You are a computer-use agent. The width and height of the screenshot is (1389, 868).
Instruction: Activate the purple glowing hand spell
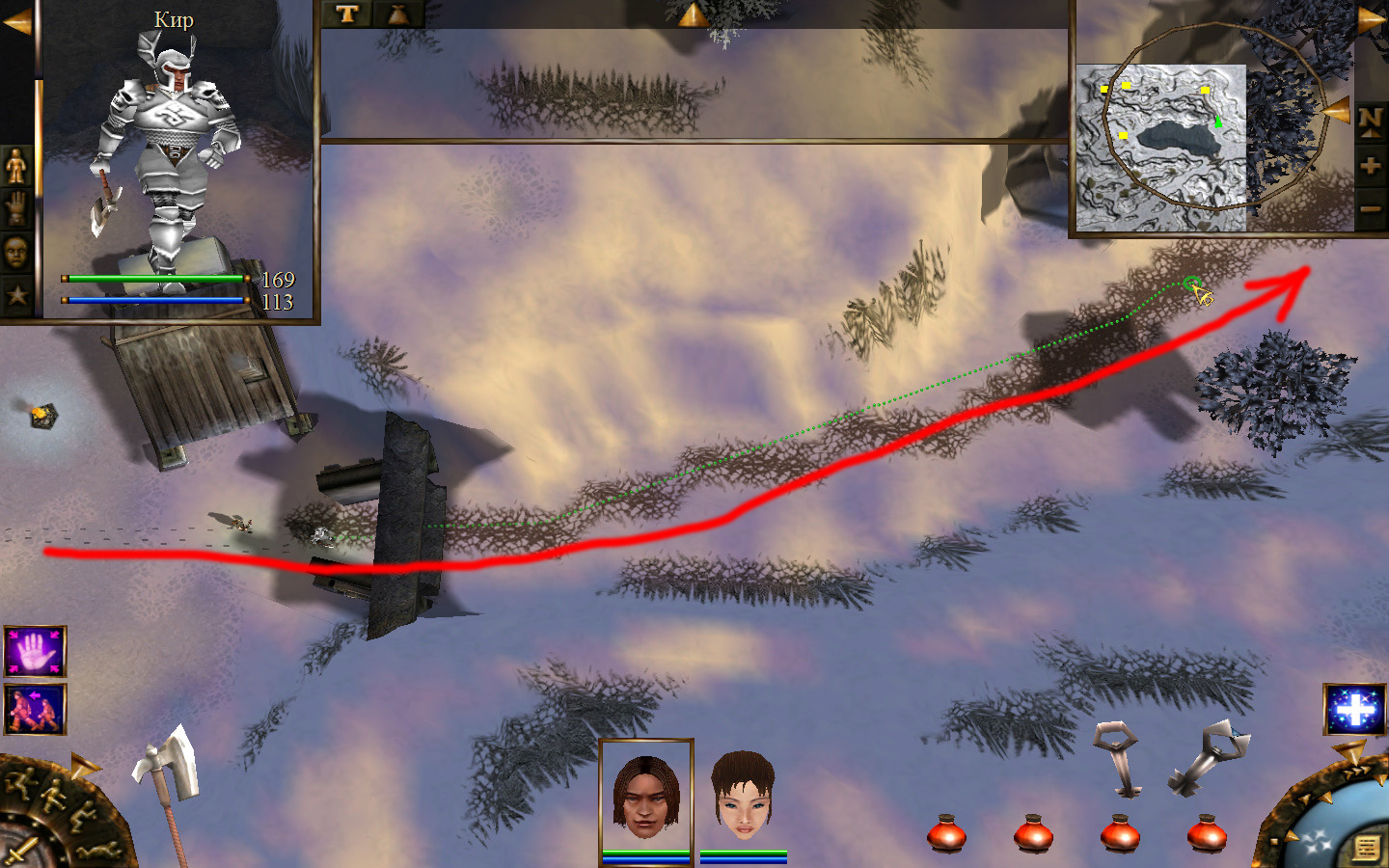[x=35, y=652]
